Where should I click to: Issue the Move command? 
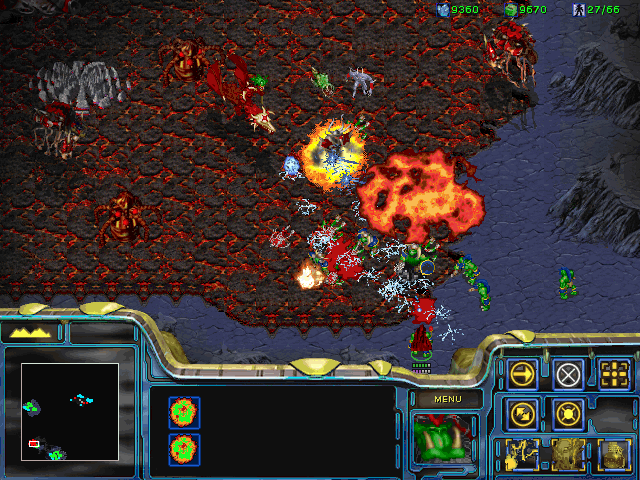(x=523, y=374)
